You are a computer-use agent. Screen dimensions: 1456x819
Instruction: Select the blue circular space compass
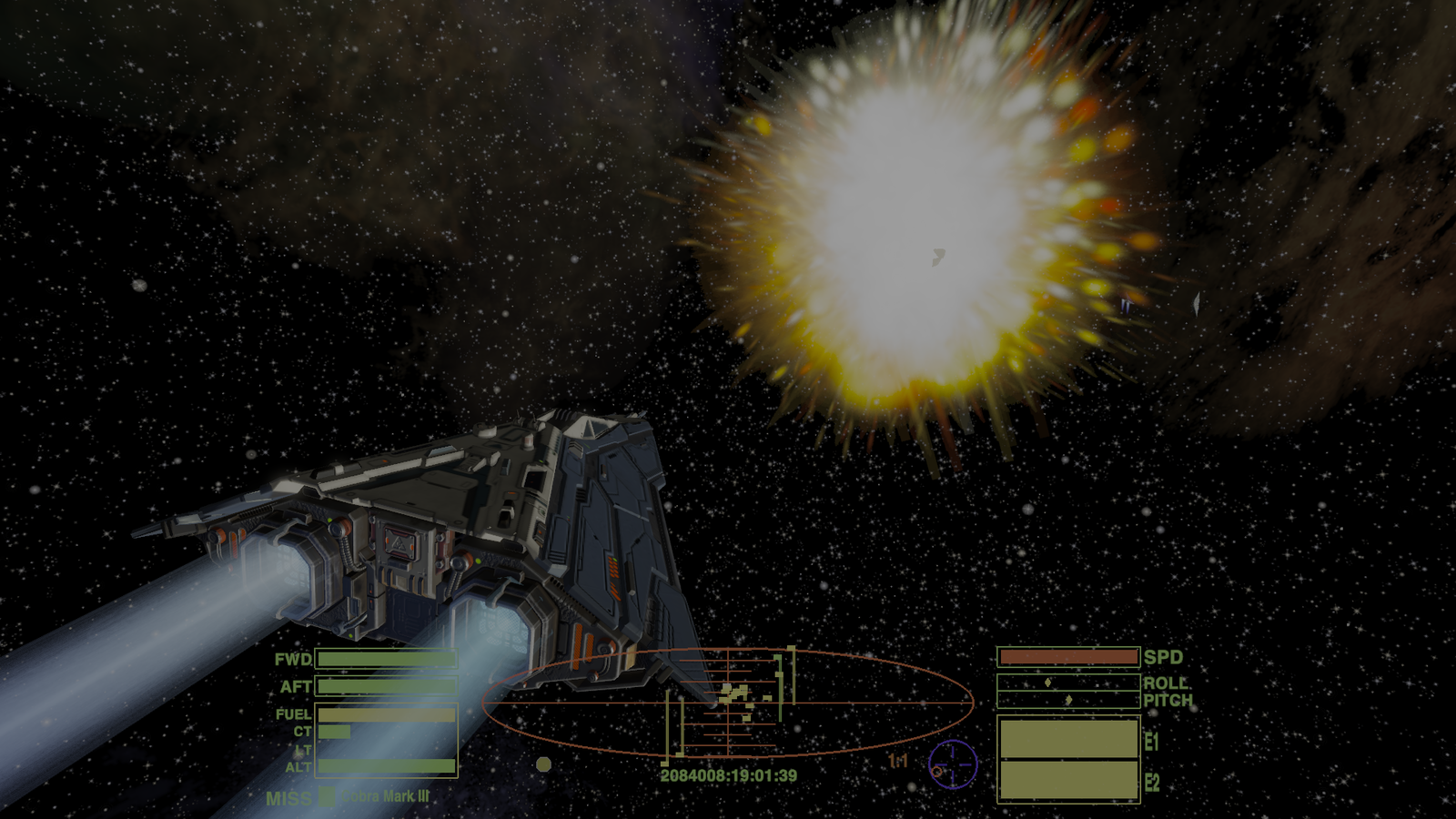953,764
